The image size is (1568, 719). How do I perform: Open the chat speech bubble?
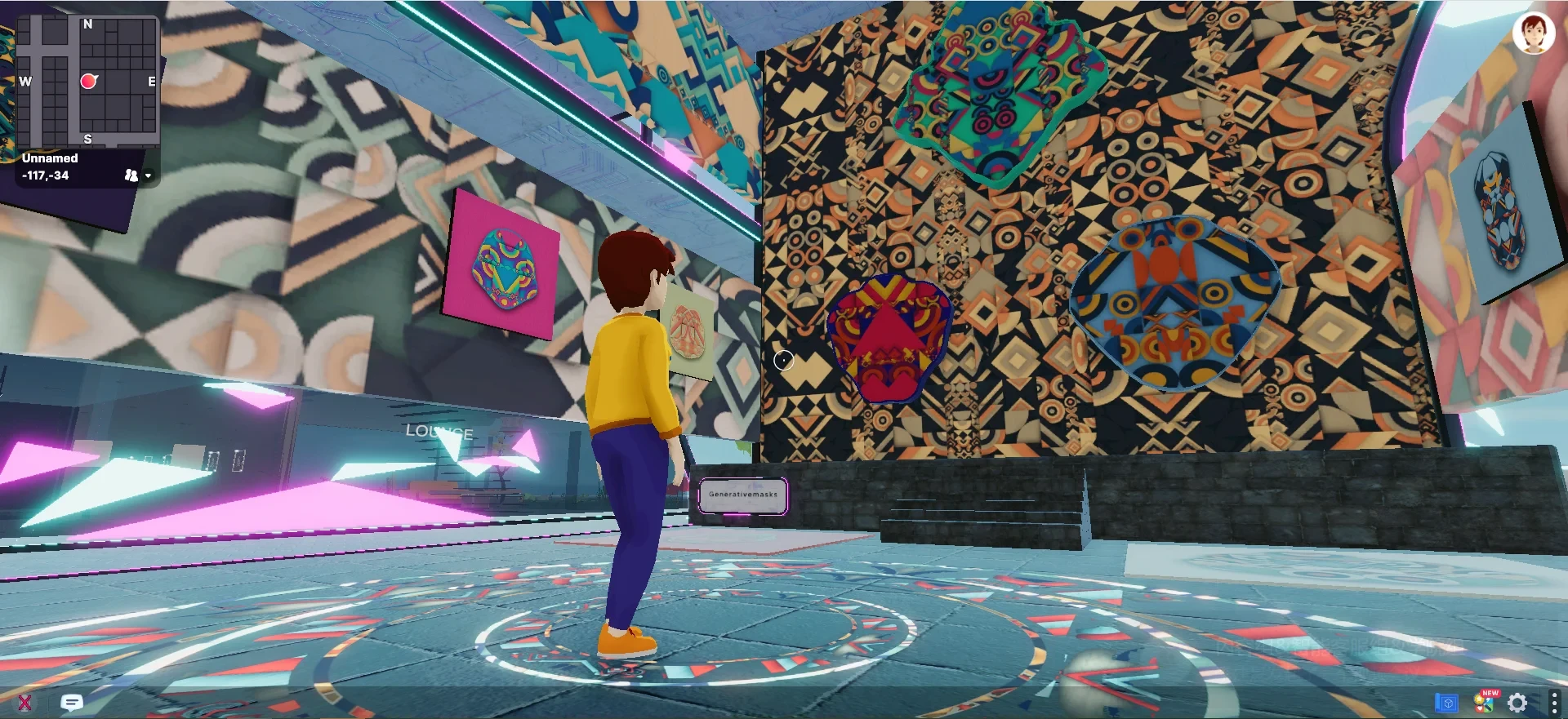click(72, 702)
